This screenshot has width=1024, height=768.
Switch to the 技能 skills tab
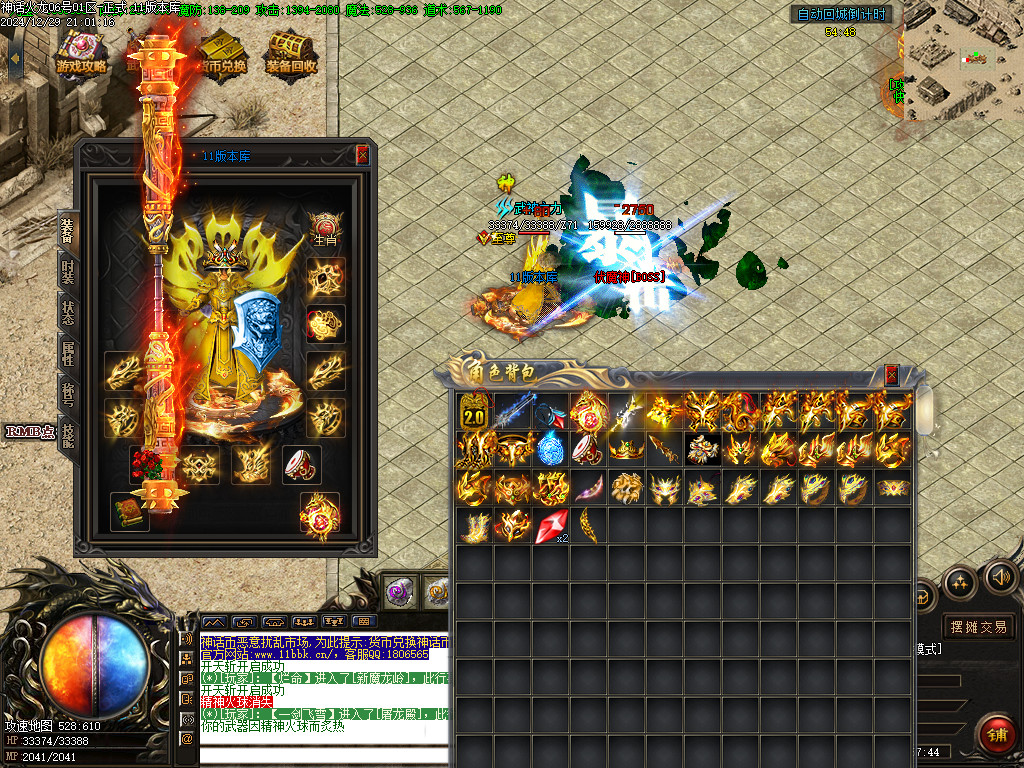coord(67,434)
